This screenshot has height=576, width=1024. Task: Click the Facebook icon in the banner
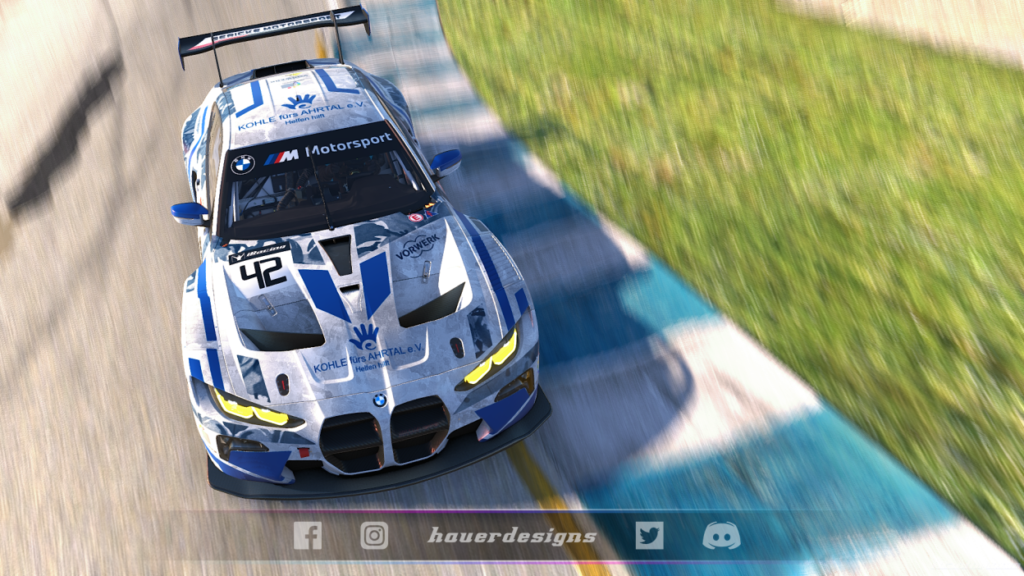pyautogui.click(x=307, y=536)
